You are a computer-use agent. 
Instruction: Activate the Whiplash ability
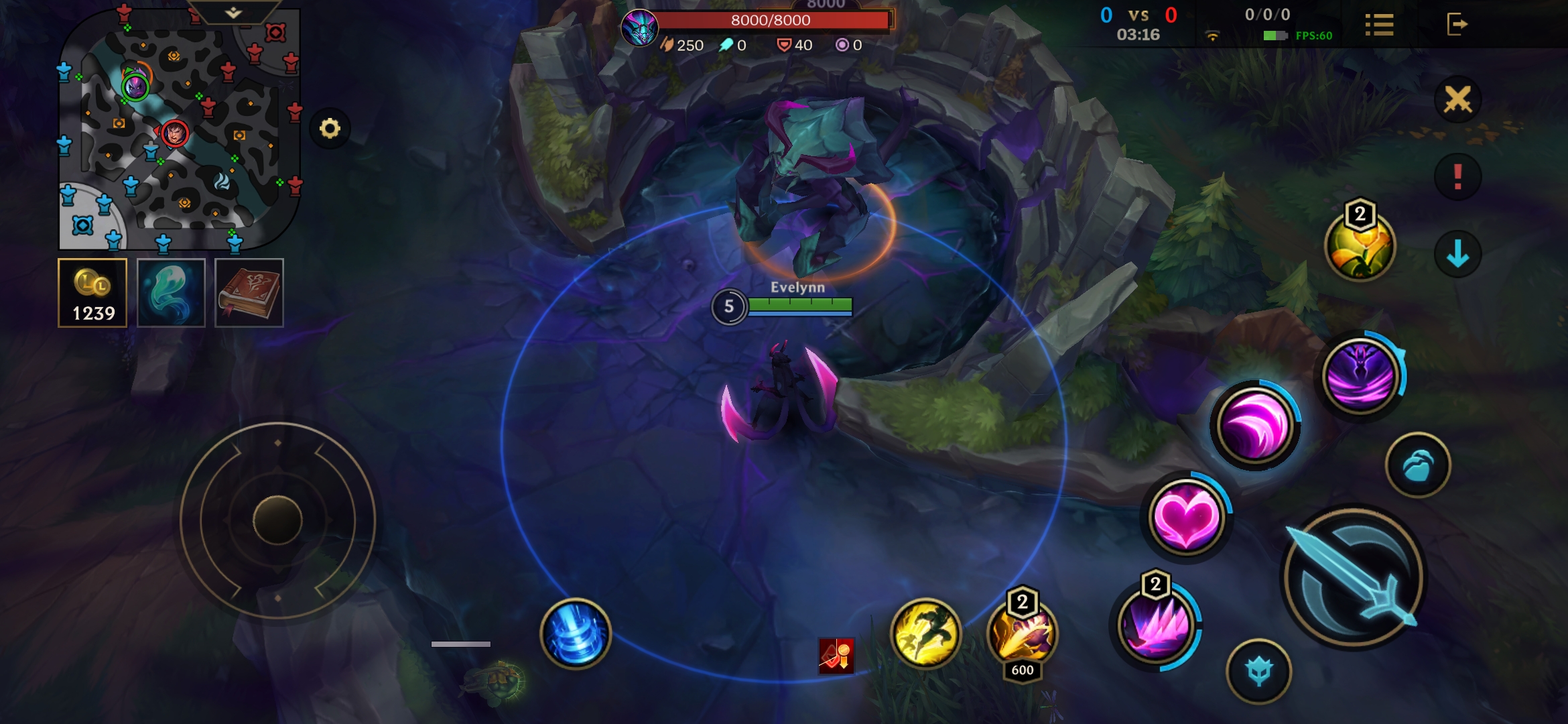coord(1256,424)
